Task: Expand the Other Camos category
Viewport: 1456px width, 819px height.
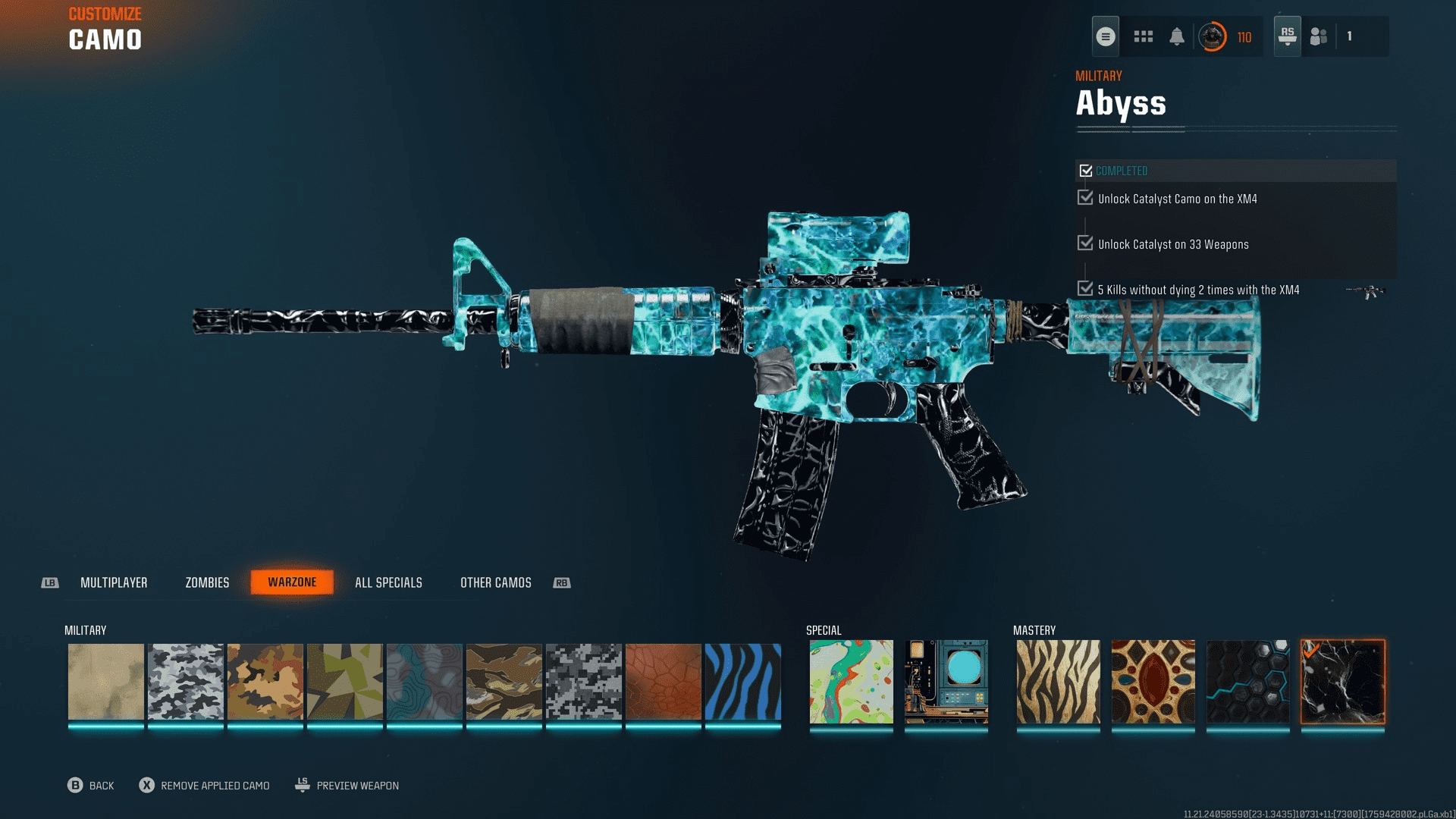Action: (495, 582)
